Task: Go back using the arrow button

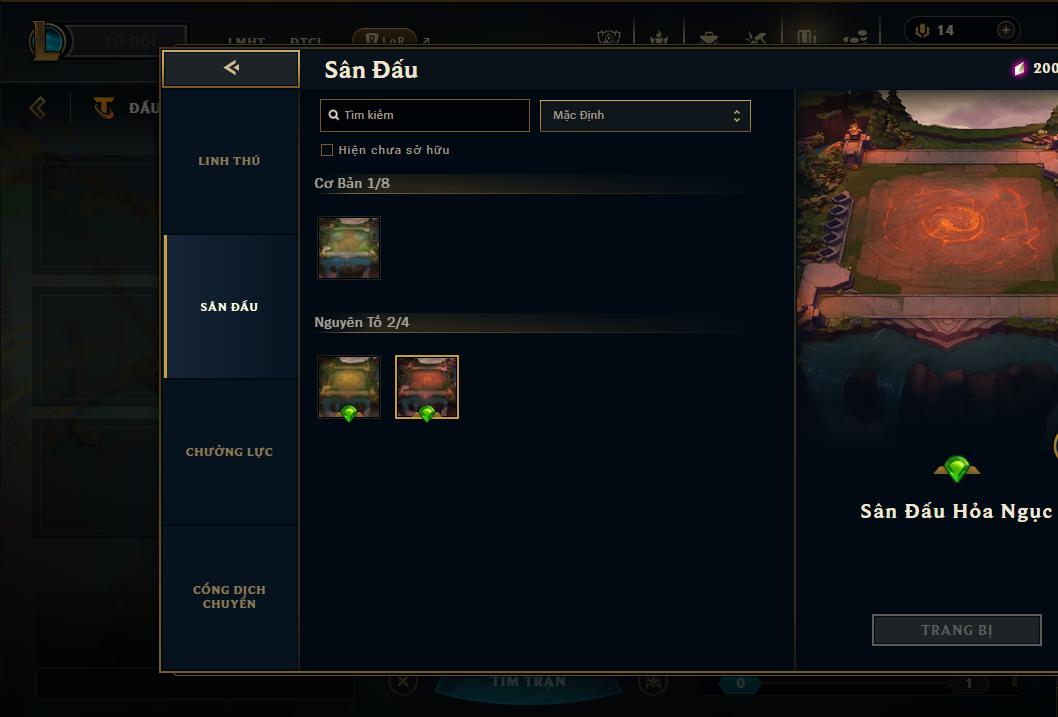Action: 231,68
